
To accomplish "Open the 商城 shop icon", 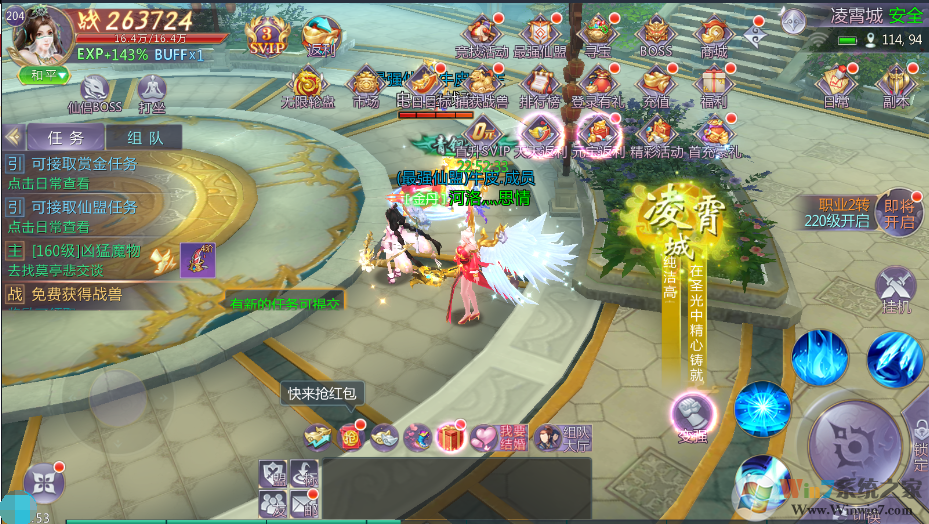I will pos(713,35).
